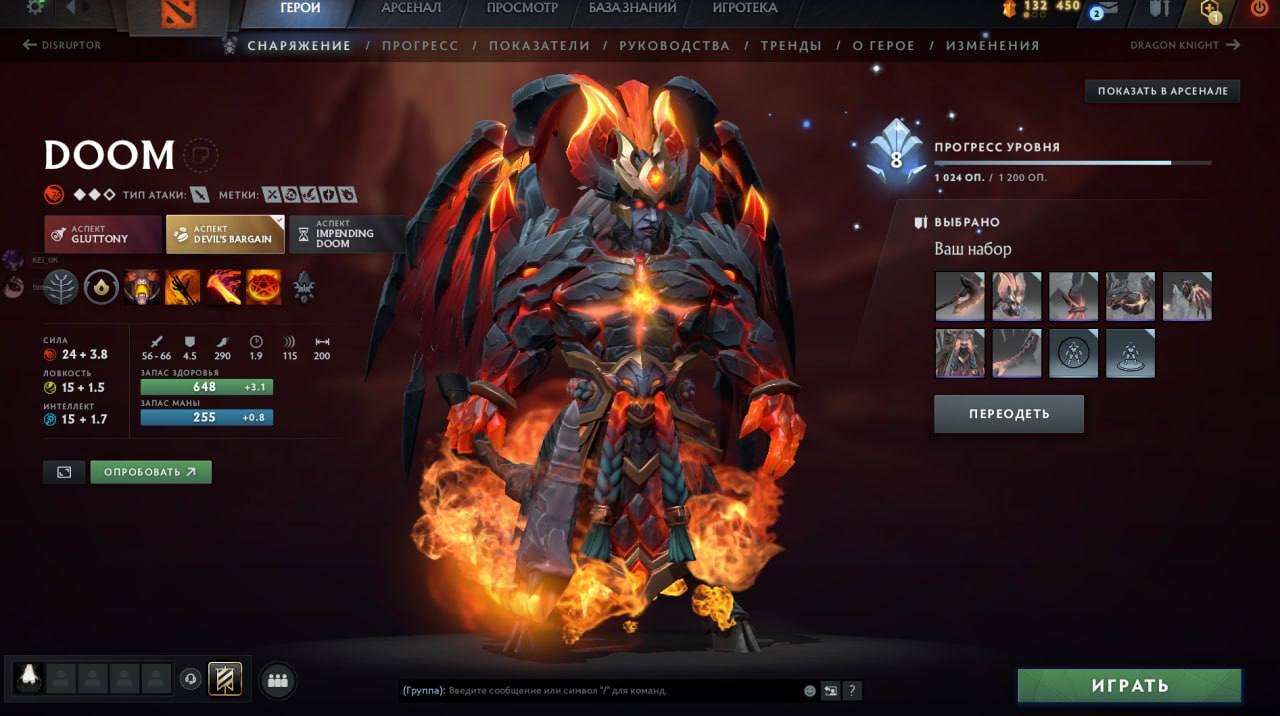Viewport: 1280px width, 716px height.
Task: Try the hero with ОПРОБОВАТЬ
Action: 151,472
